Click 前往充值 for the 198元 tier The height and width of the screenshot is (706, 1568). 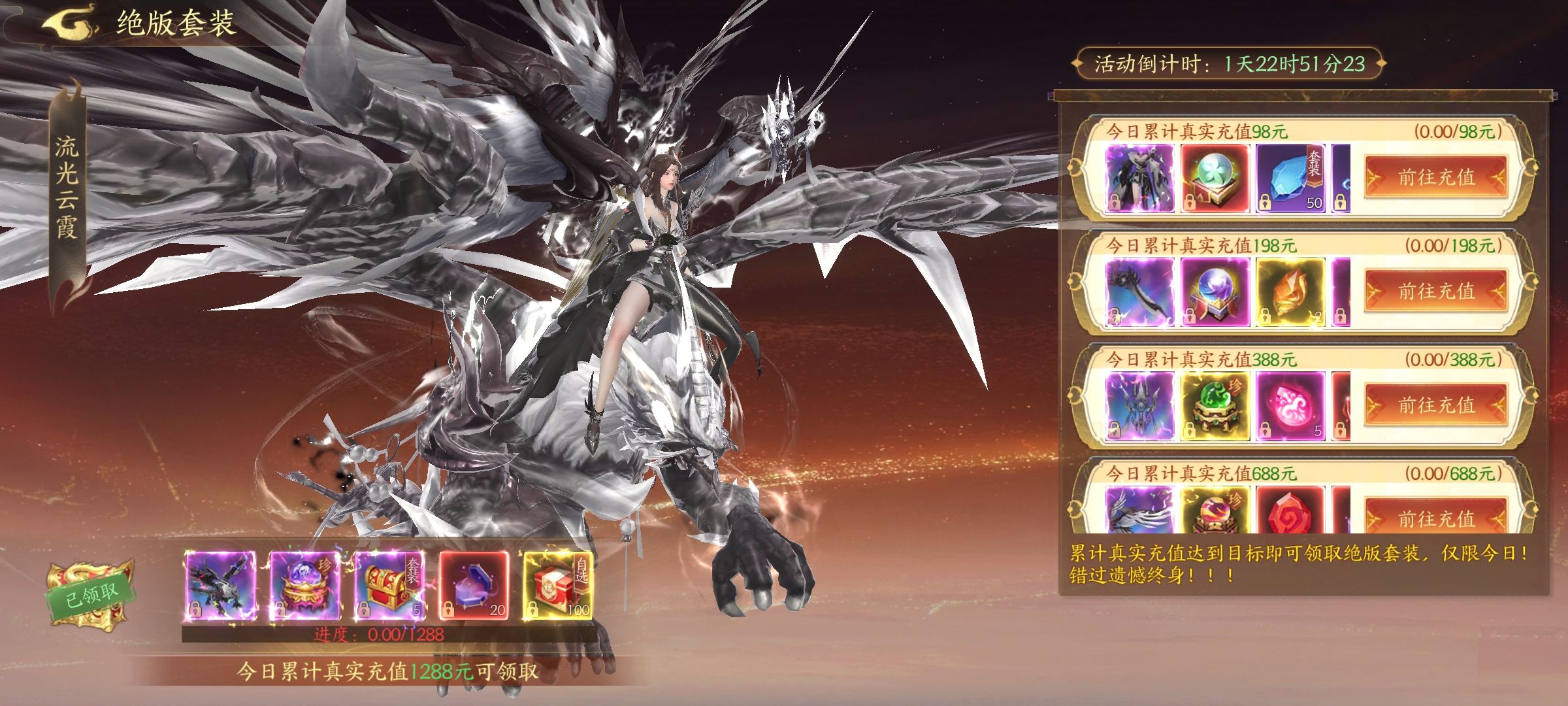(1435, 291)
